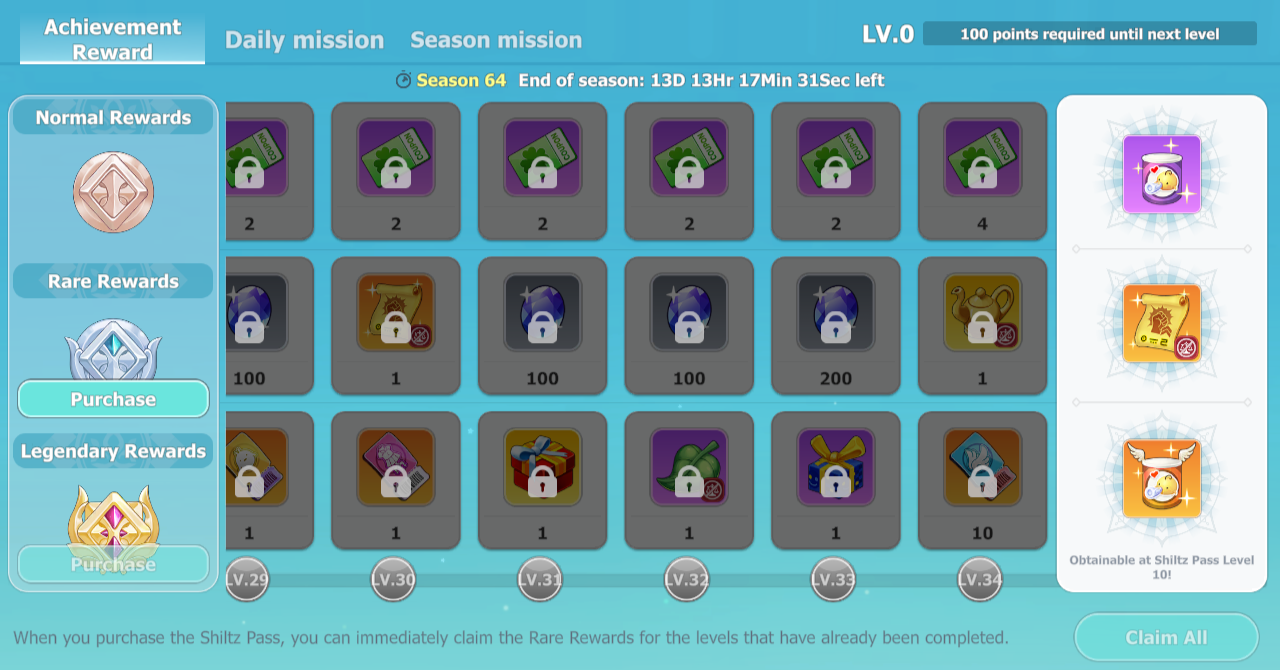
Task: View the winged can featured reward
Action: coord(1161,478)
